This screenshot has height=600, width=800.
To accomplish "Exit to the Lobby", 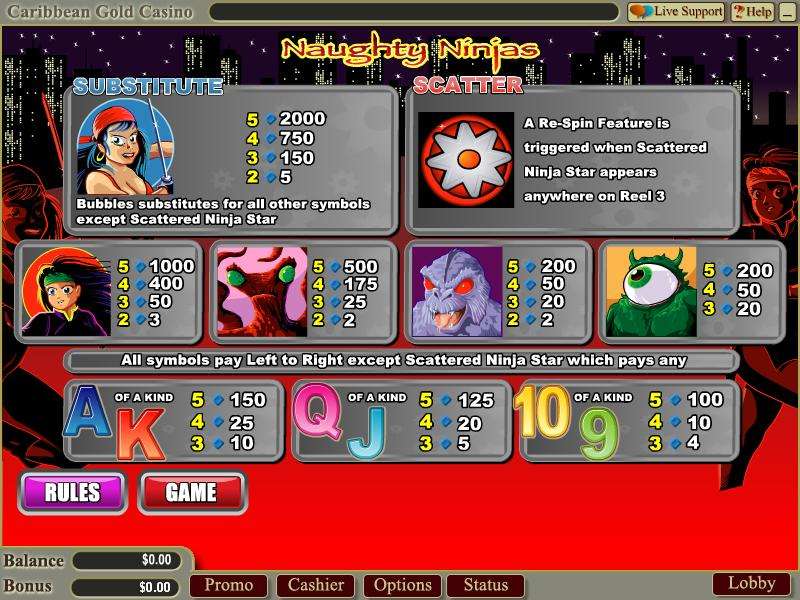I will click(751, 583).
